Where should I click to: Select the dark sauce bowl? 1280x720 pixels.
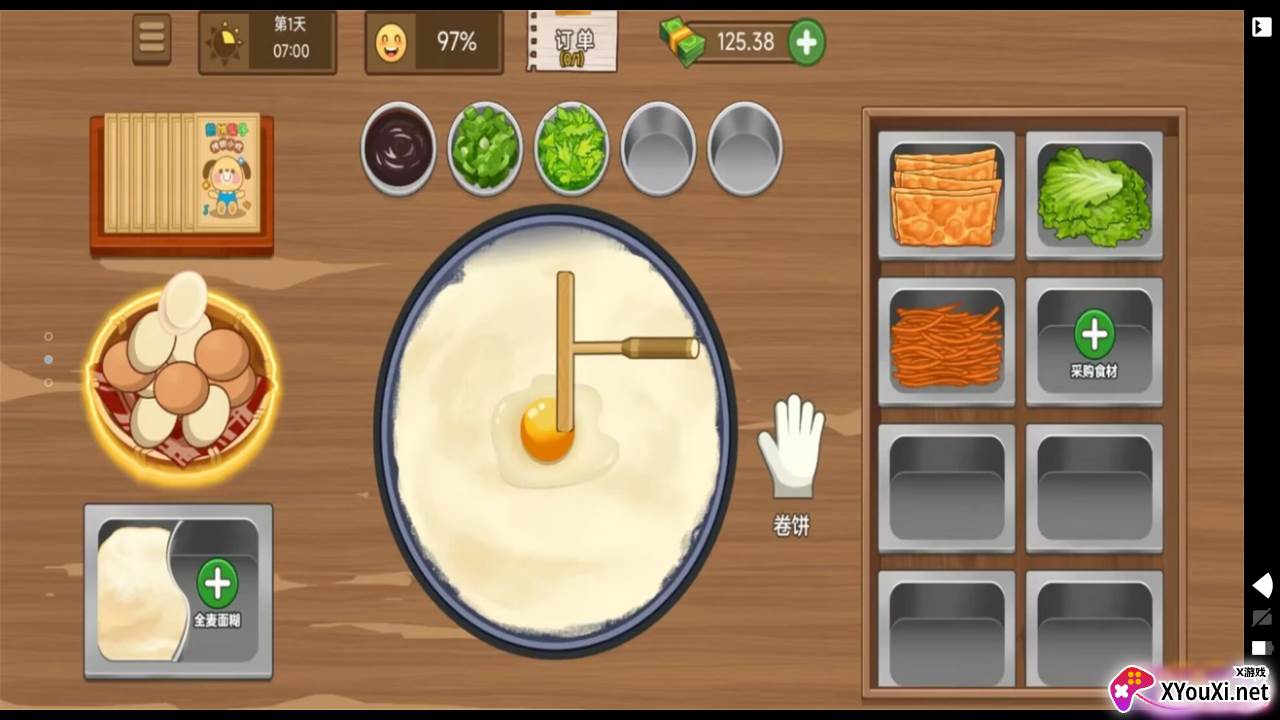click(398, 148)
